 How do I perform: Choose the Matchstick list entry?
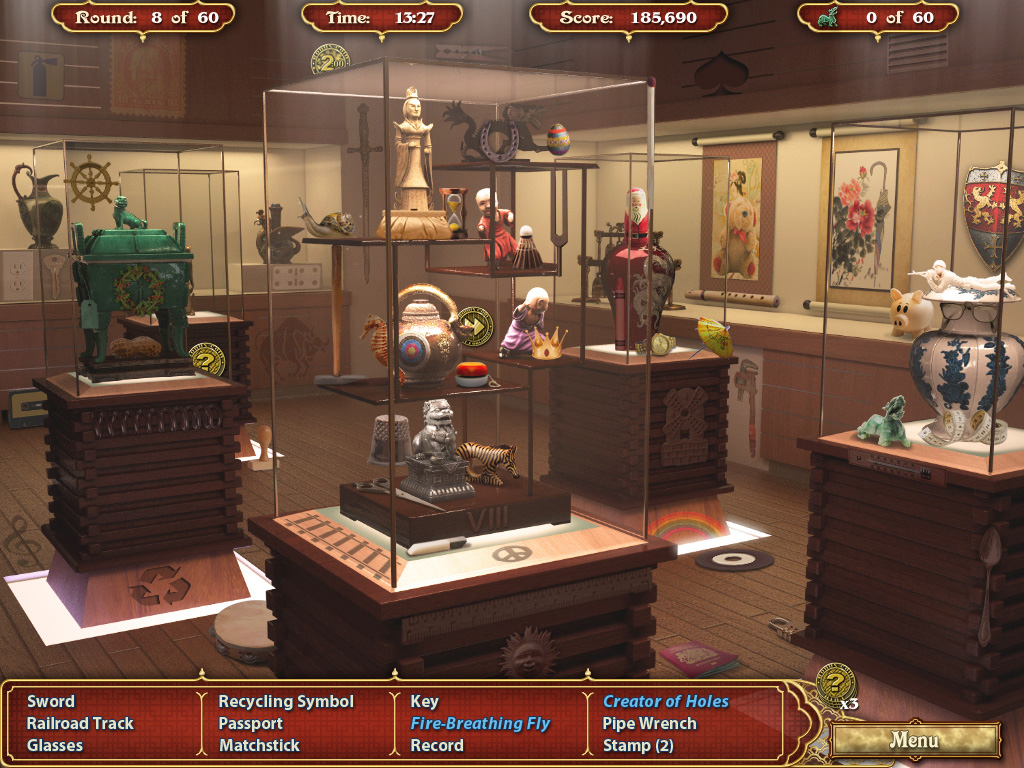coord(260,745)
